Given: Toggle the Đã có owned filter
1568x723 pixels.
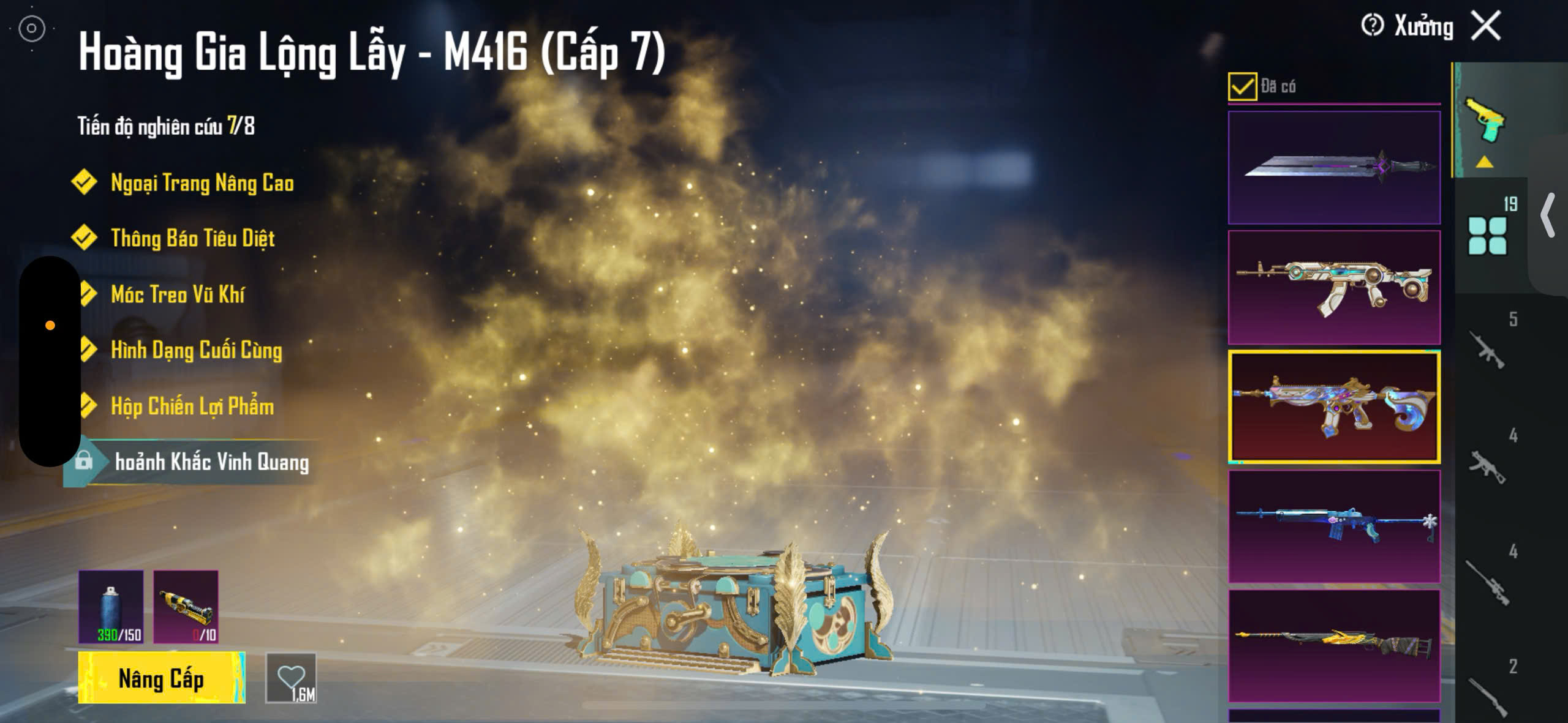Looking at the screenshot, I should (x=1242, y=86).
